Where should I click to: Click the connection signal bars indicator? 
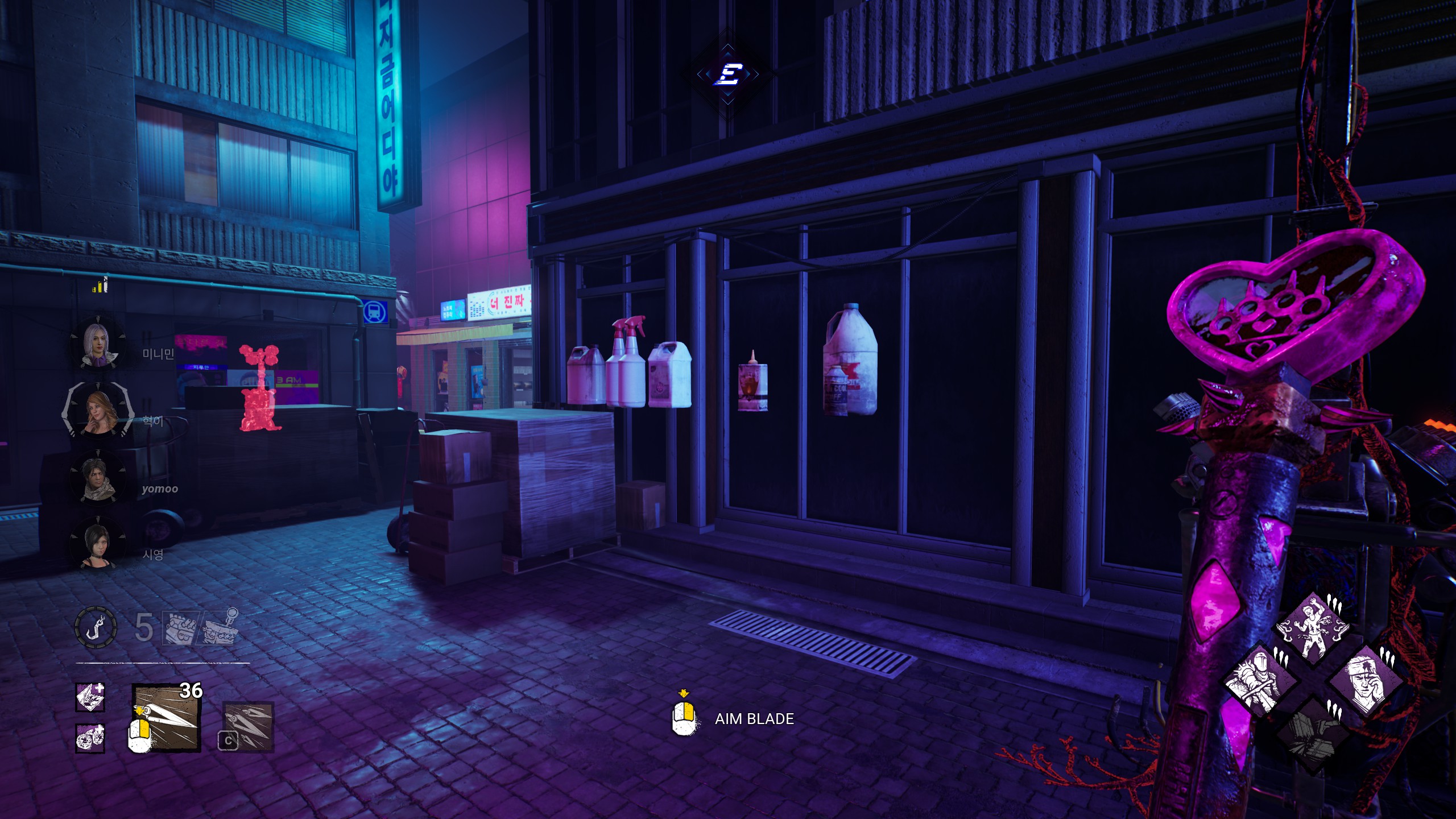click(x=100, y=286)
